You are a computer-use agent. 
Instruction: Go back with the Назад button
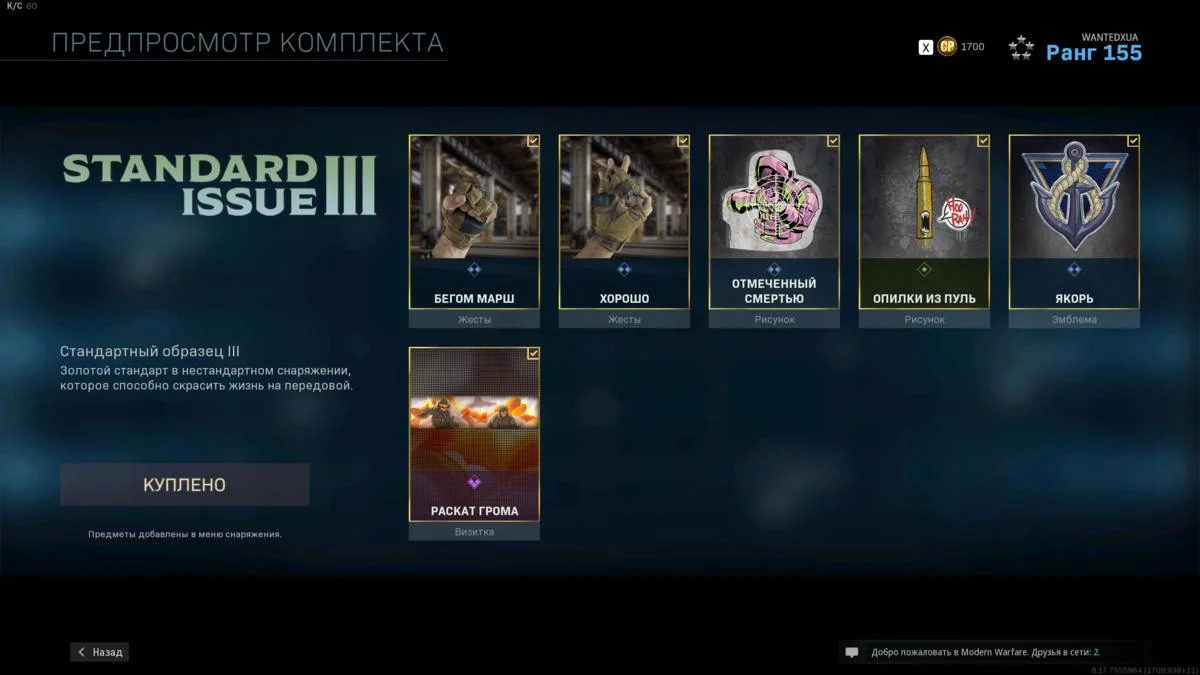pyautogui.click(x=100, y=652)
